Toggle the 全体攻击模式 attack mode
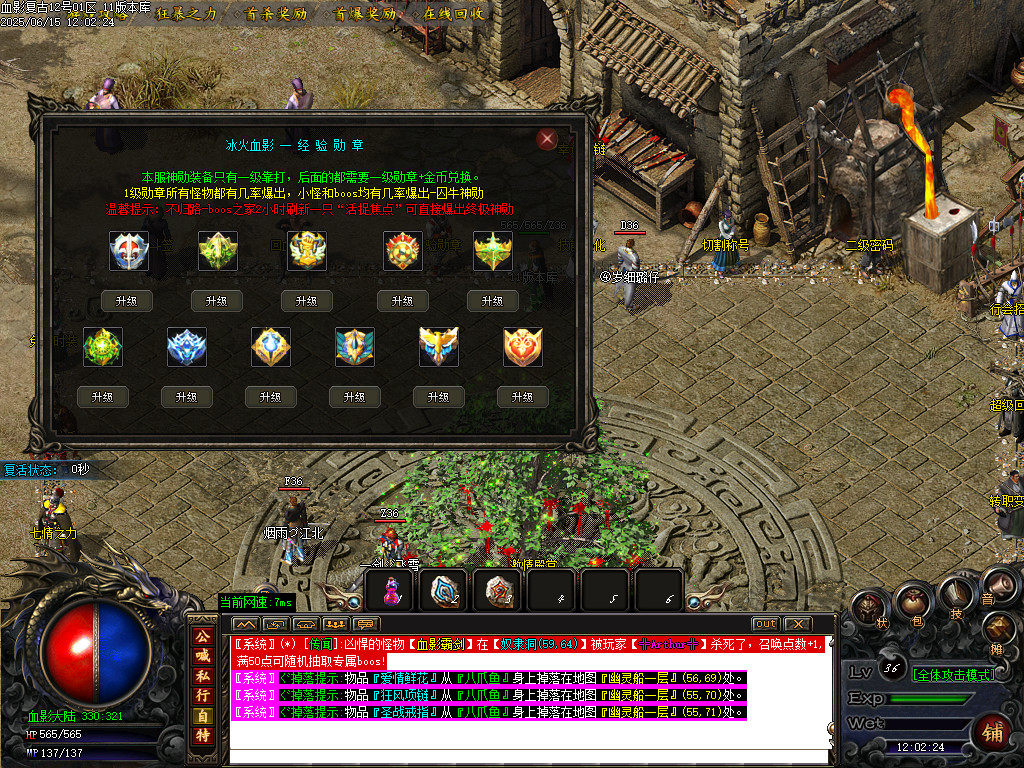Screen dimensions: 1024x768 pos(940,675)
